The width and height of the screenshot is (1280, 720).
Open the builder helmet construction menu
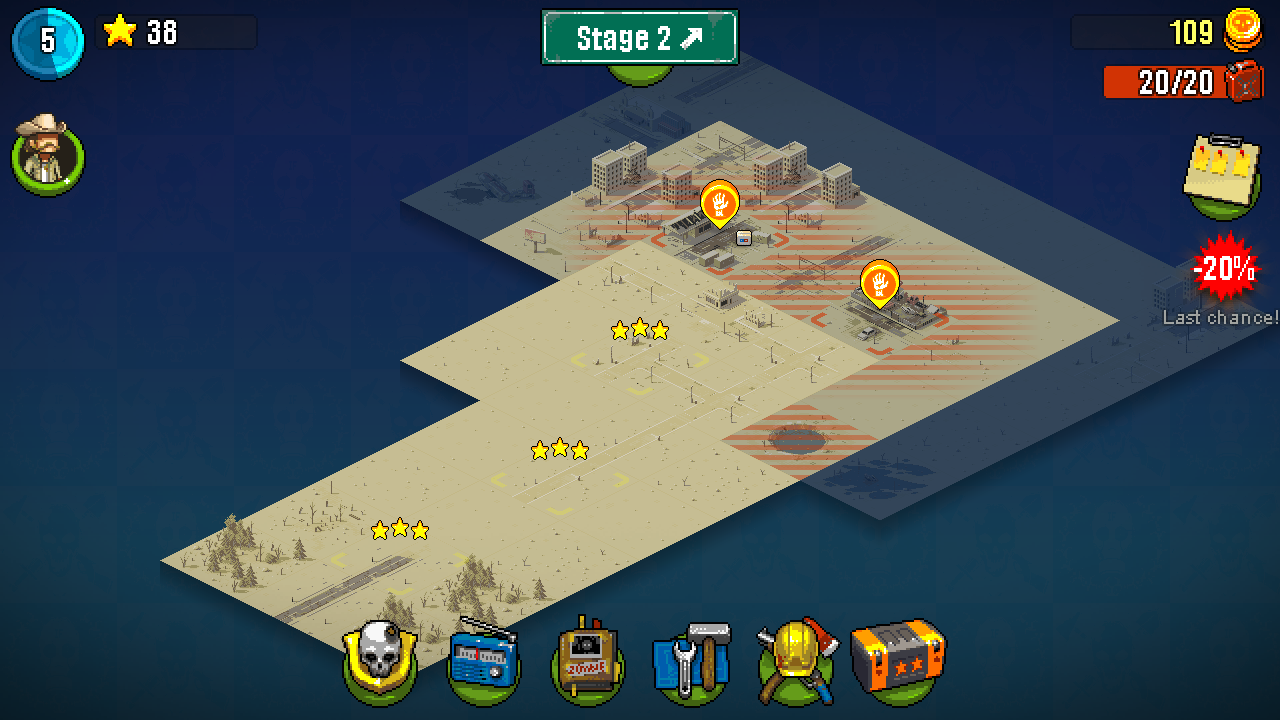point(797,660)
